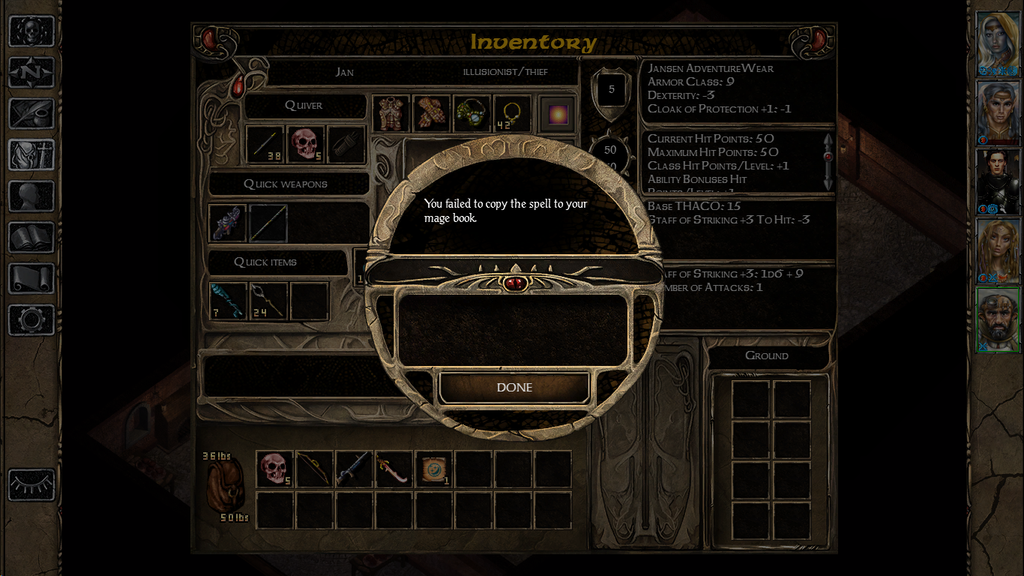Select the skull in the quiver slot
1024x576 pixels.
pyautogui.click(x=306, y=144)
